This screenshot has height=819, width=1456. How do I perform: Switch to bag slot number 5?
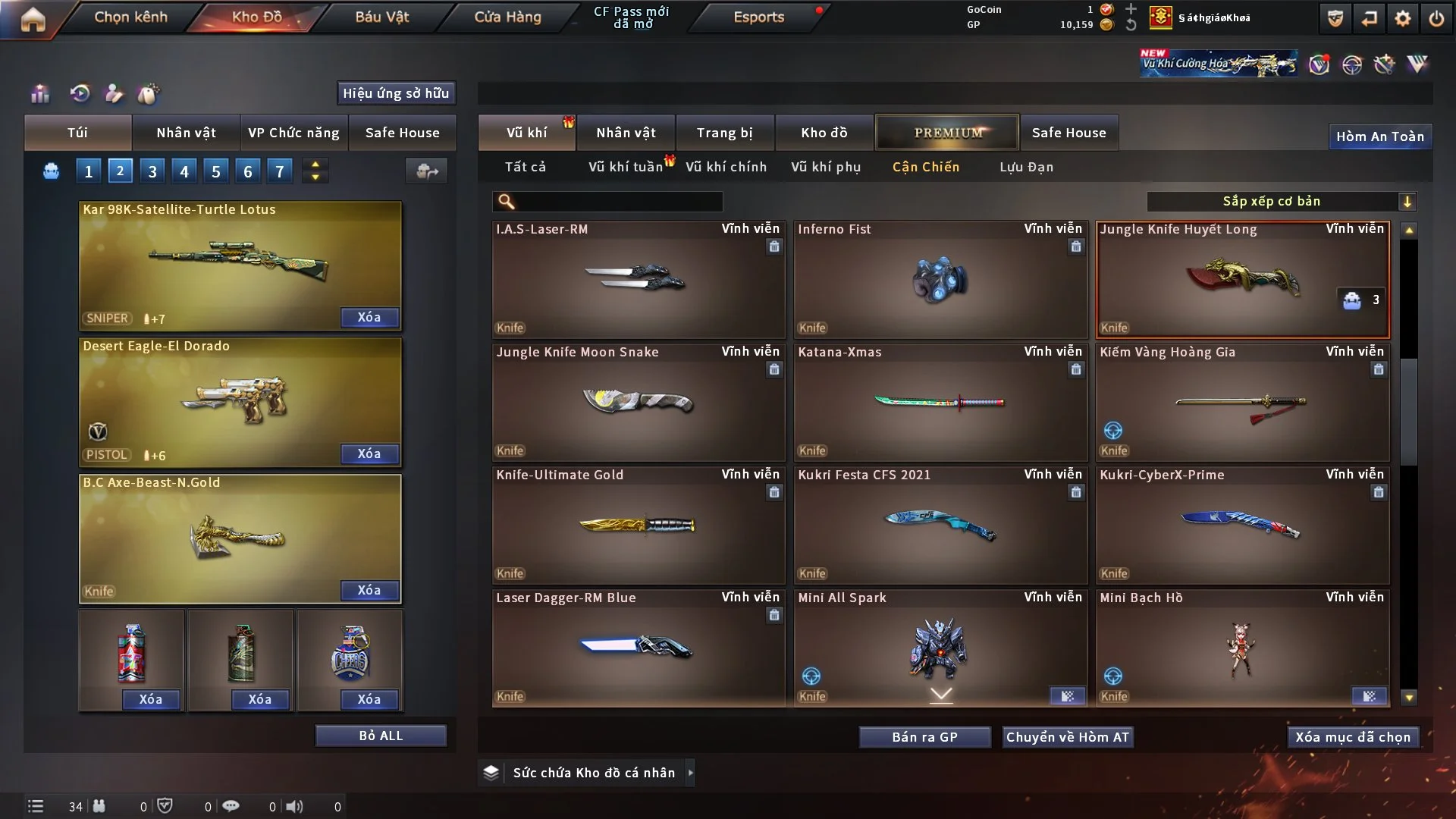click(x=216, y=171)
